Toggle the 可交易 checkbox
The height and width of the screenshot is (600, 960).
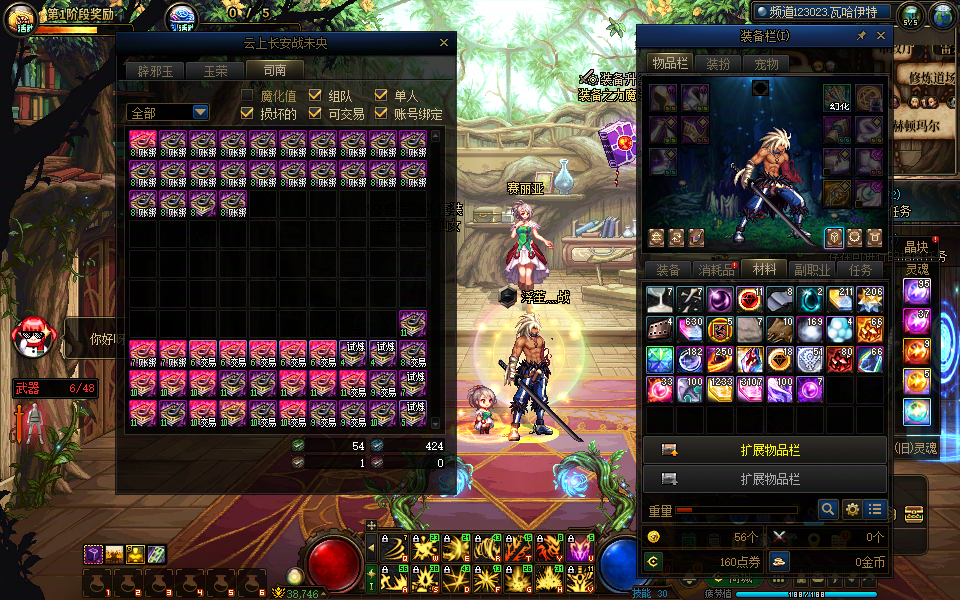(x=314, y=114)
